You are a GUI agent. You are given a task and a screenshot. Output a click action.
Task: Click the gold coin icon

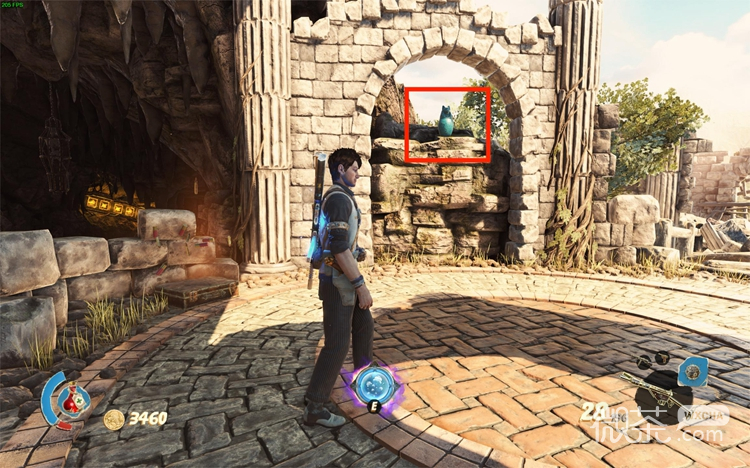[114, 419]
